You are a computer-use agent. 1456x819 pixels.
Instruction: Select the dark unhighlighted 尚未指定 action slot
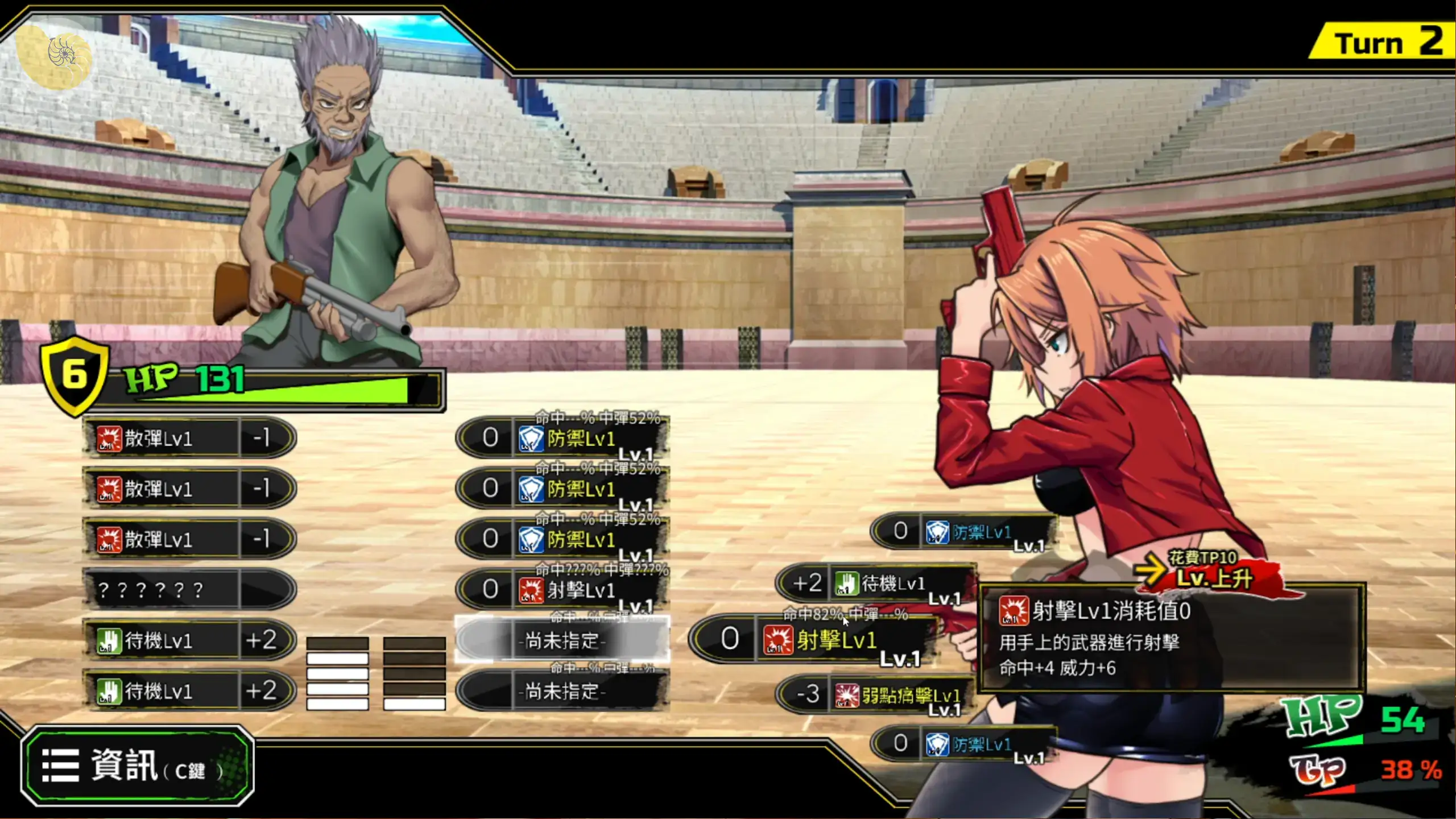click(x=562, y=692)
